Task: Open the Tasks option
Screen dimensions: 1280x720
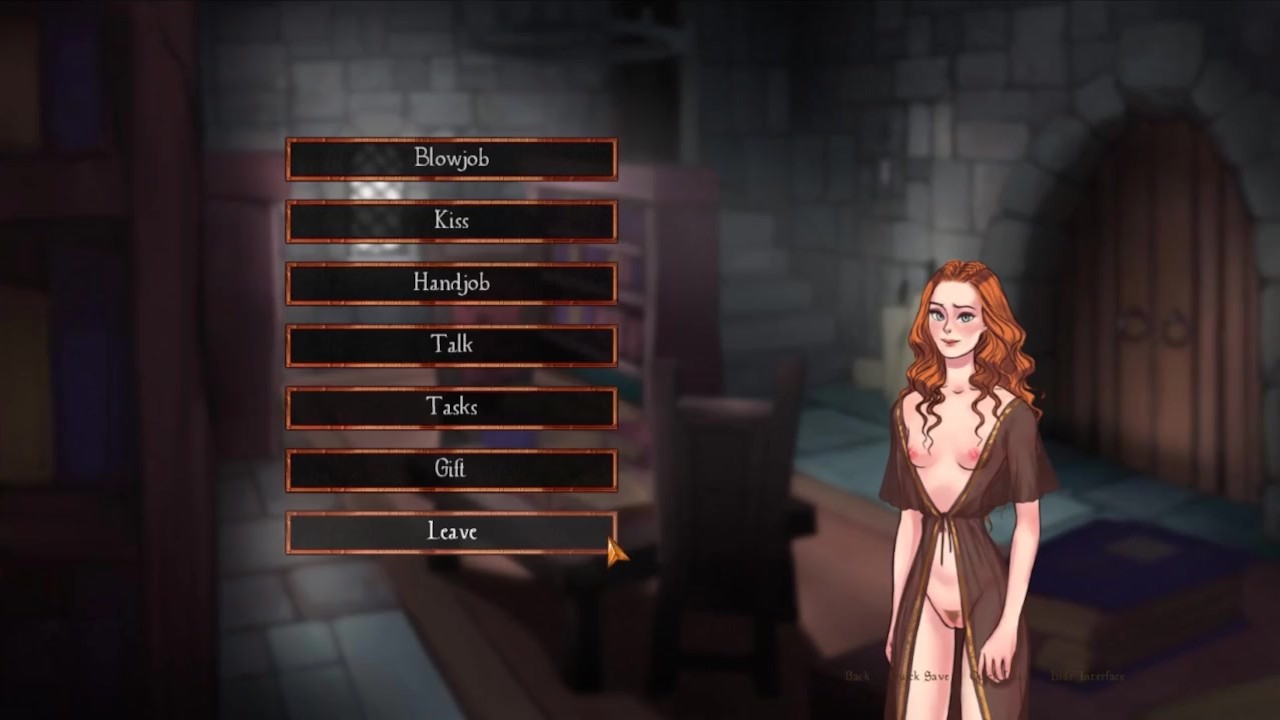Action: [451, 407]
